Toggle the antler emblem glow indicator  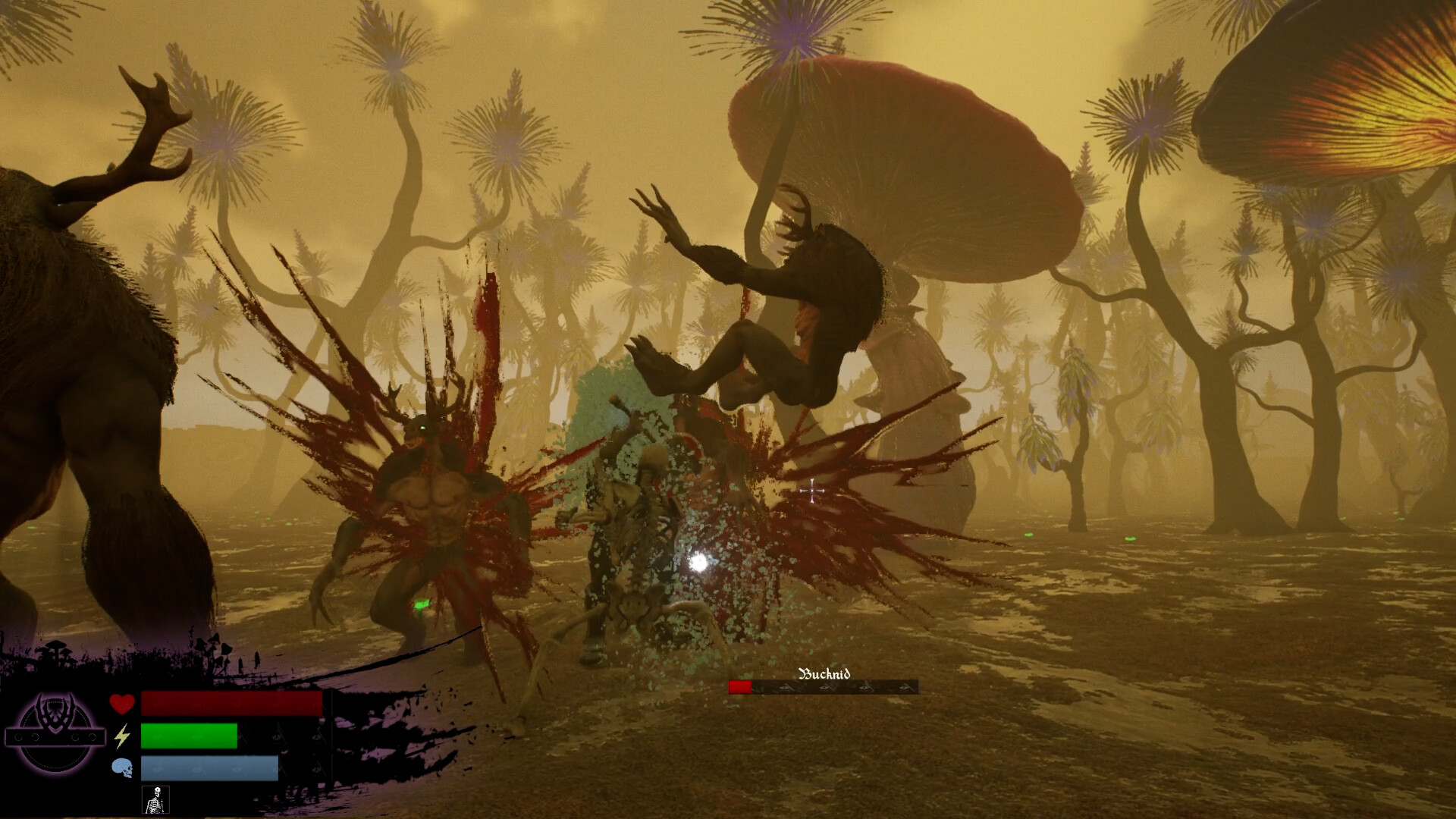pyautogui.click(x=55, y=730)
